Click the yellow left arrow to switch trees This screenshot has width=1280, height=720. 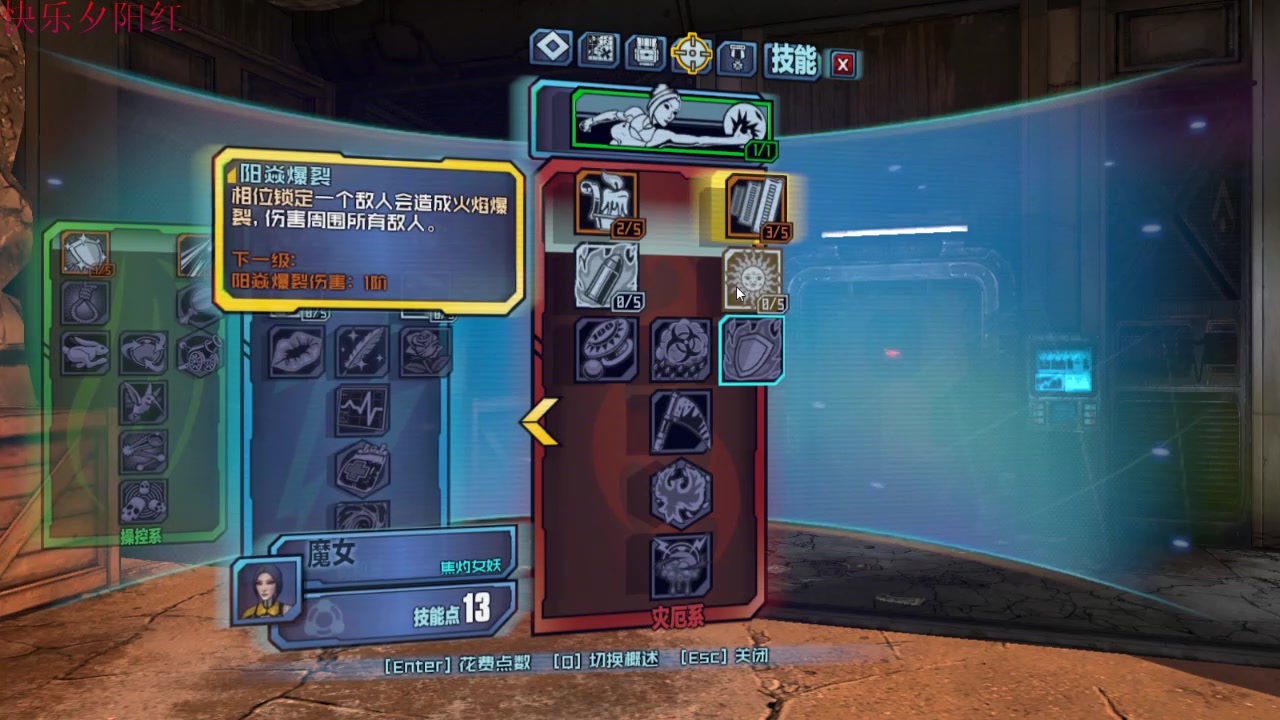tap(538, 421)
